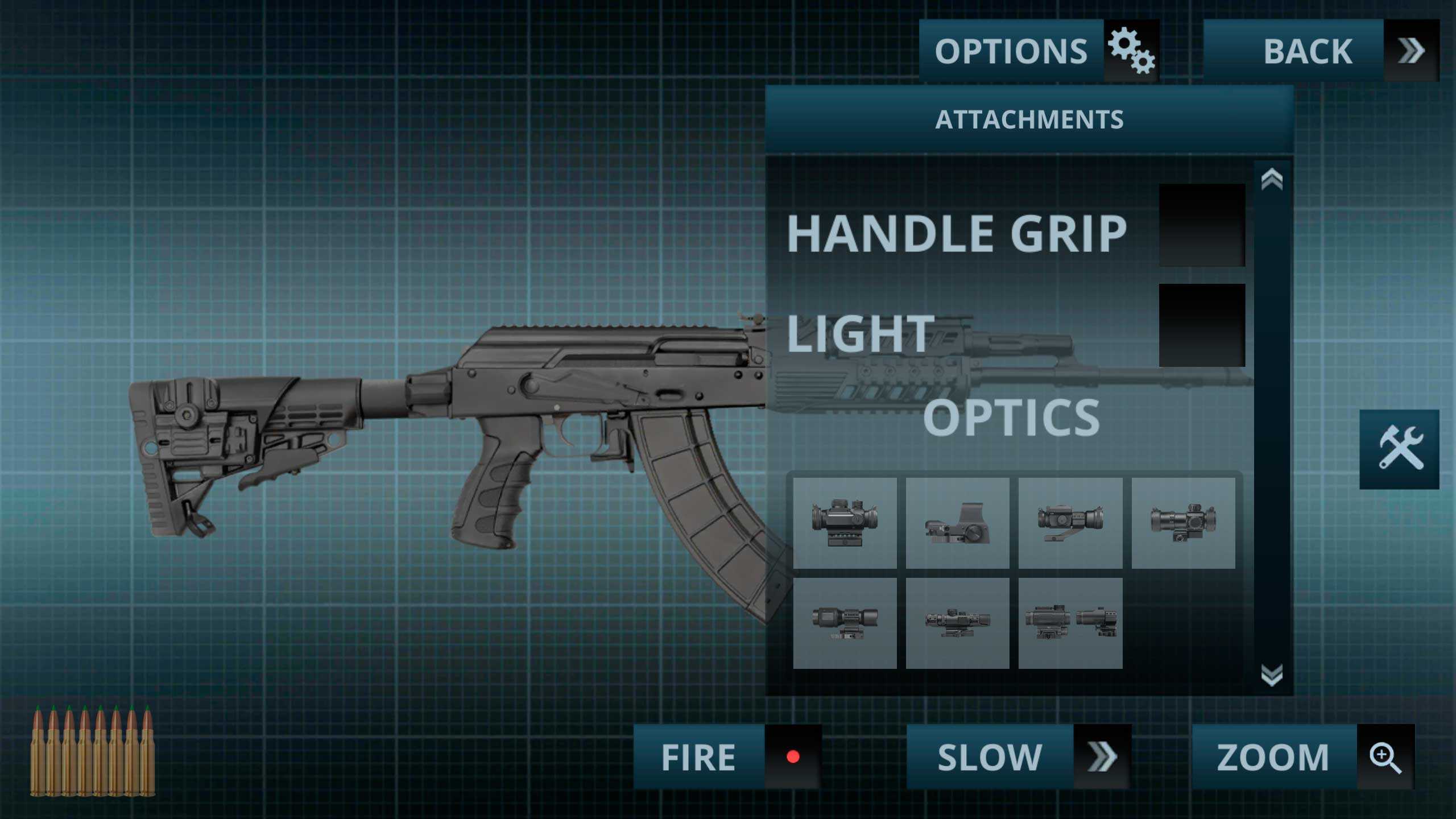Click the hammer and wrench tools icon
Image resolution: width=1456 pixels, height=819 pixels.
(1399, 449)
